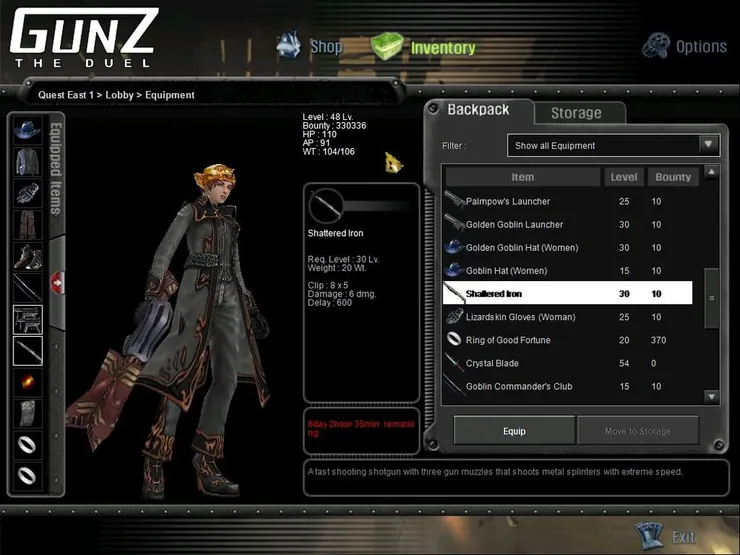The height and width of the screenshot is (555, 740).
Task: Select the Backpack tab
Action: pyautogui.click(x=478, y=110)
